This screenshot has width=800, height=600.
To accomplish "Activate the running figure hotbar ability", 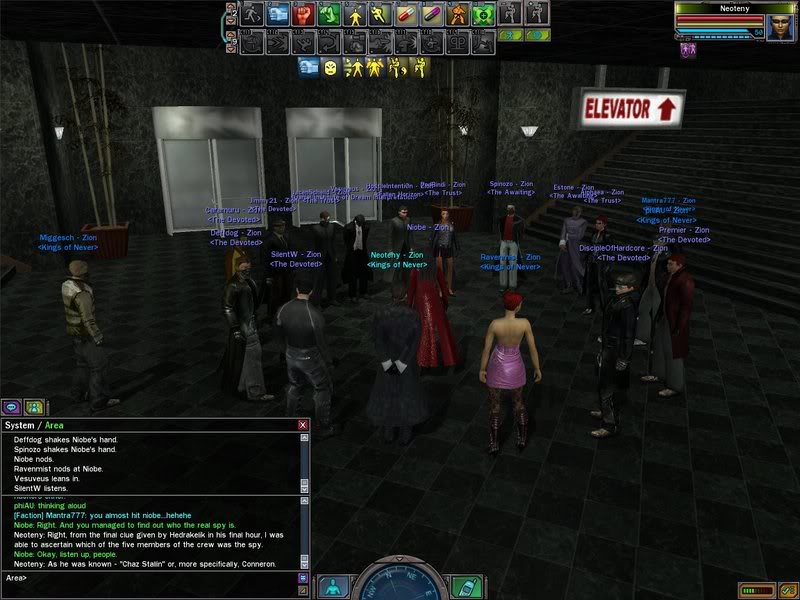I will click(252, 14).
